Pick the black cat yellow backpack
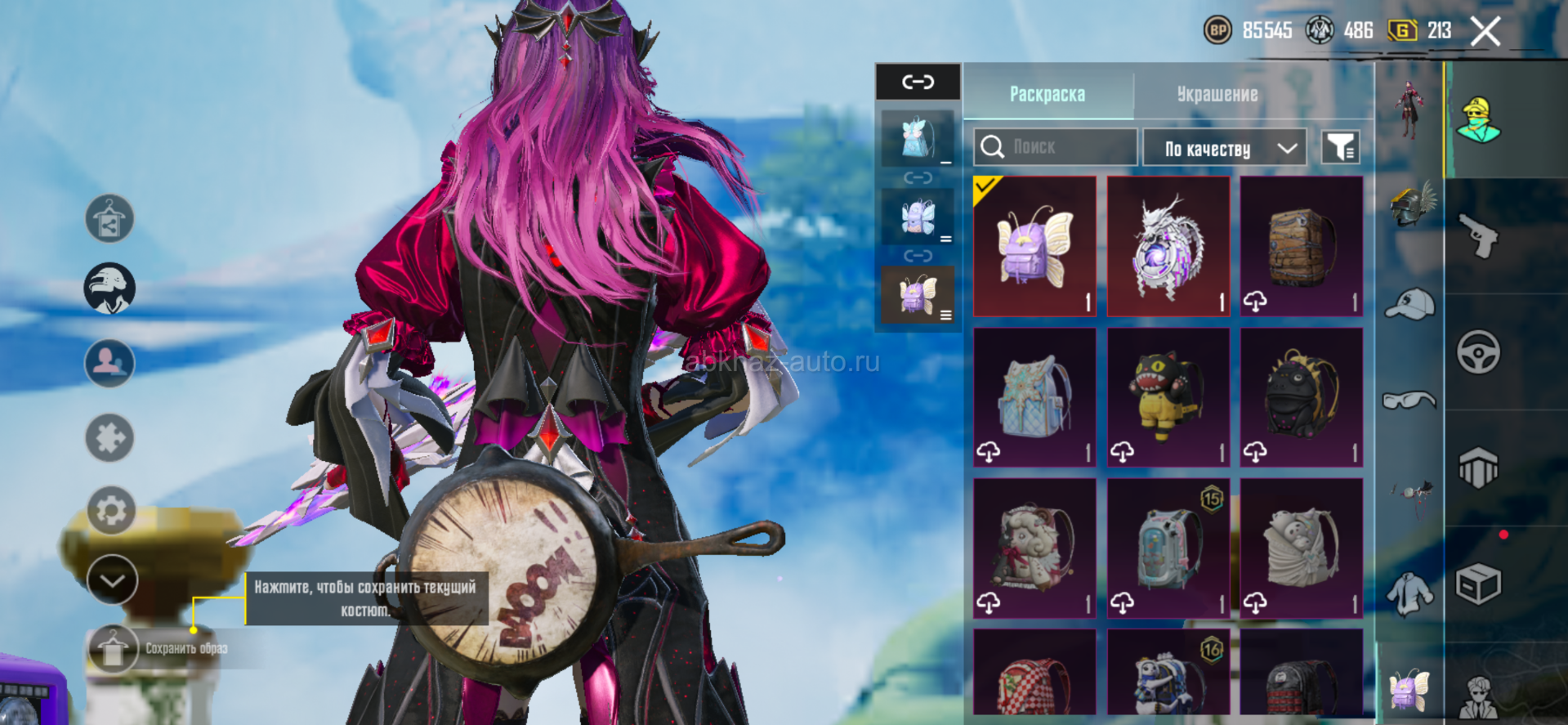Screen dimensions: 1568x725 [1168, 397]
